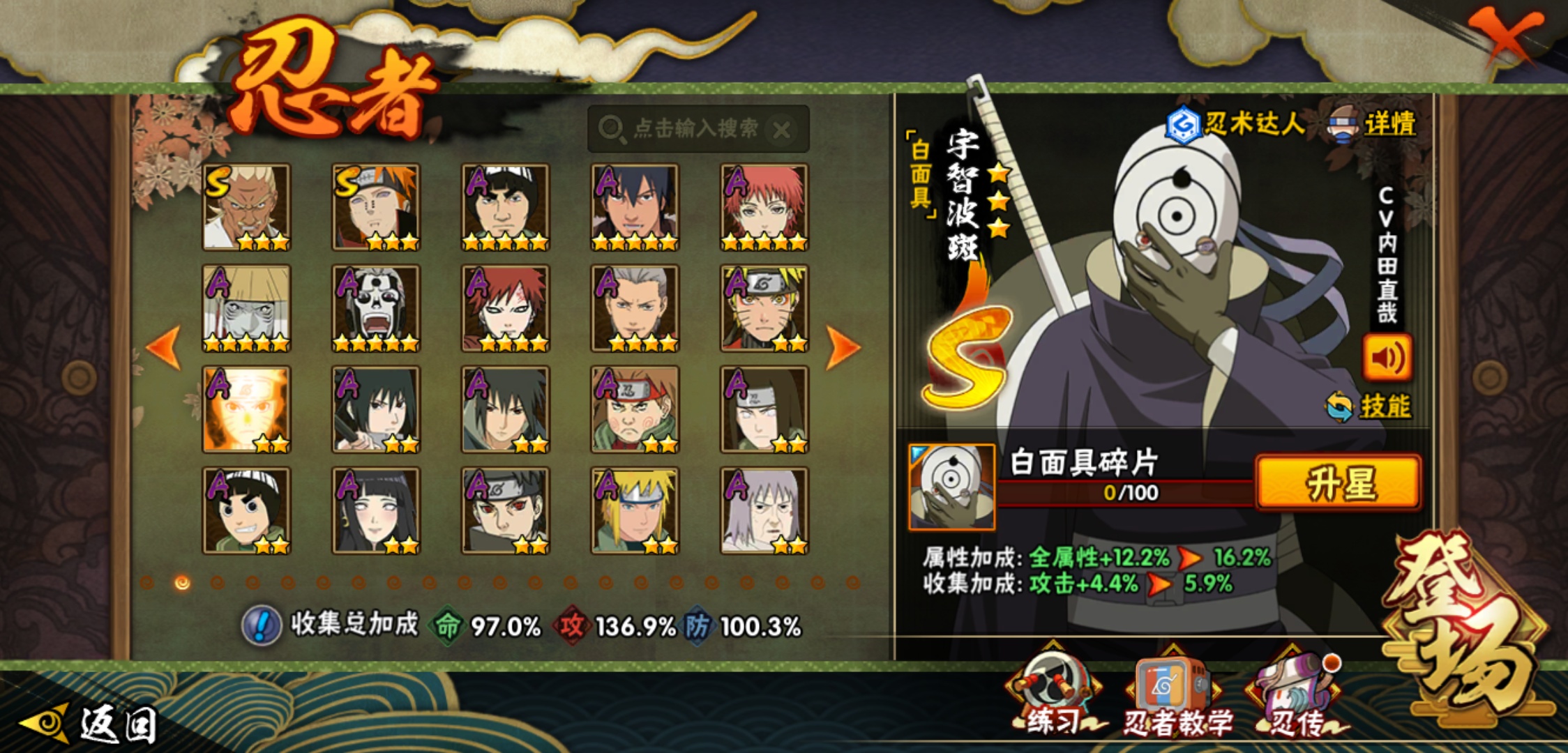Switch to the 技能 skills view

coord(1370,406)
